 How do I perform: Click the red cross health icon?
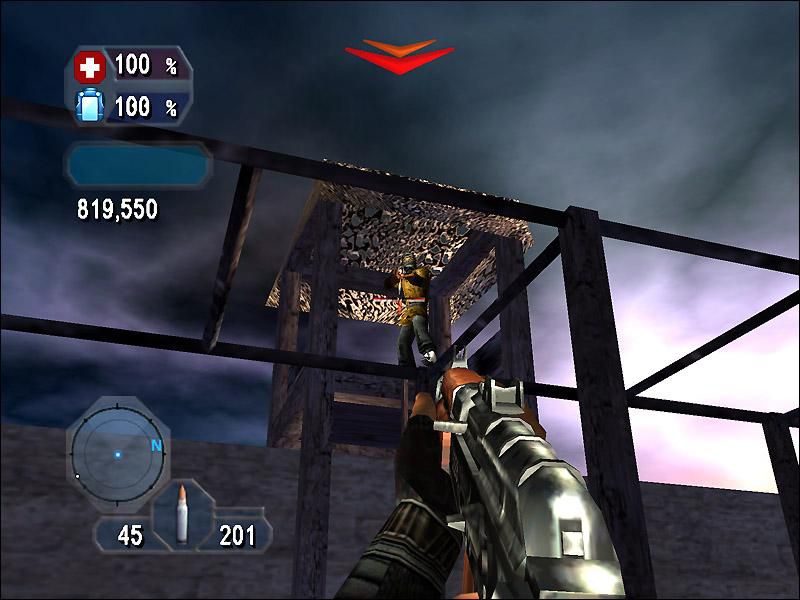[90, 68]
